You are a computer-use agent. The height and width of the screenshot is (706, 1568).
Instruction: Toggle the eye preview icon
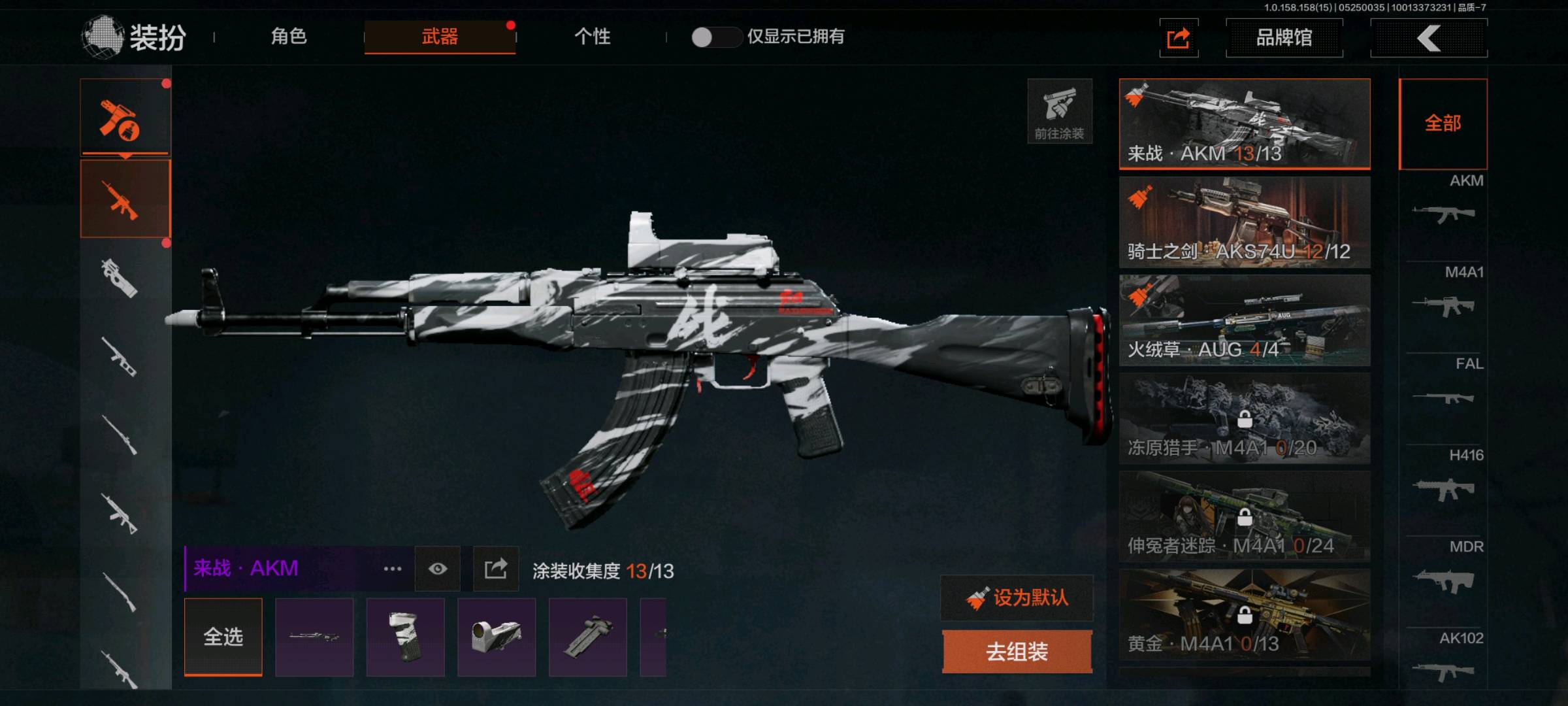438,569
